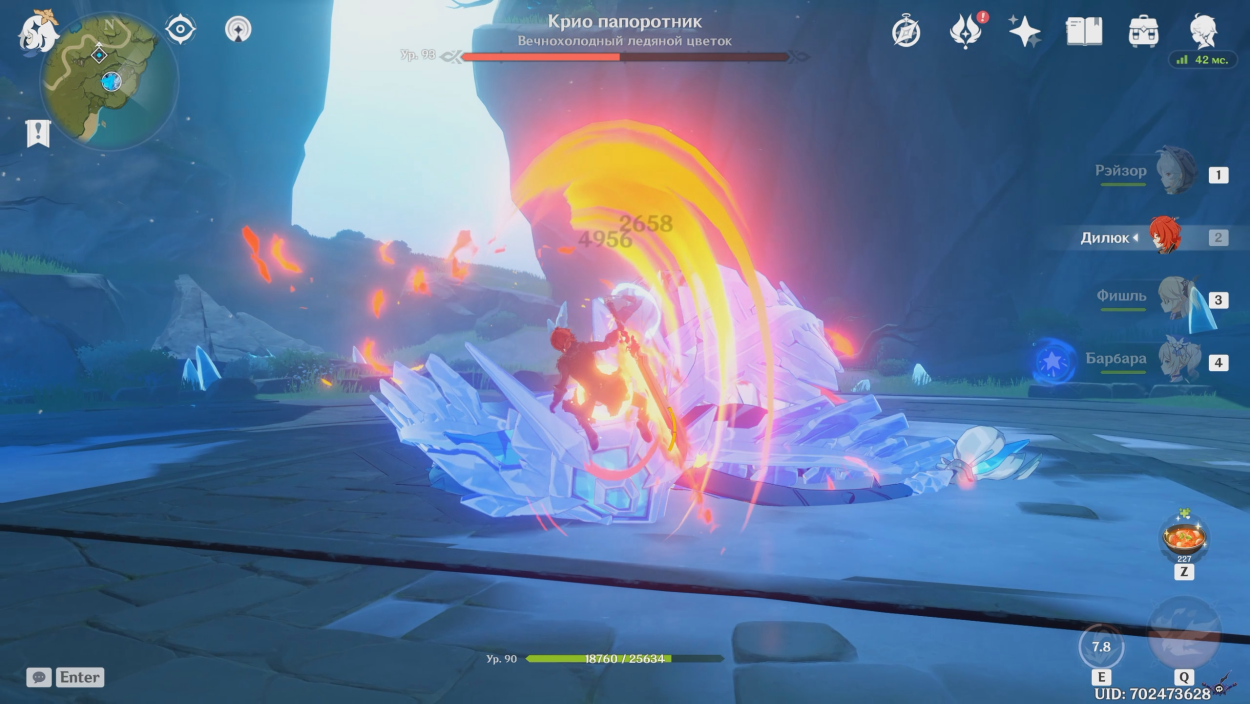Open the quest navigation bookmark icon

tap(38, 133)
